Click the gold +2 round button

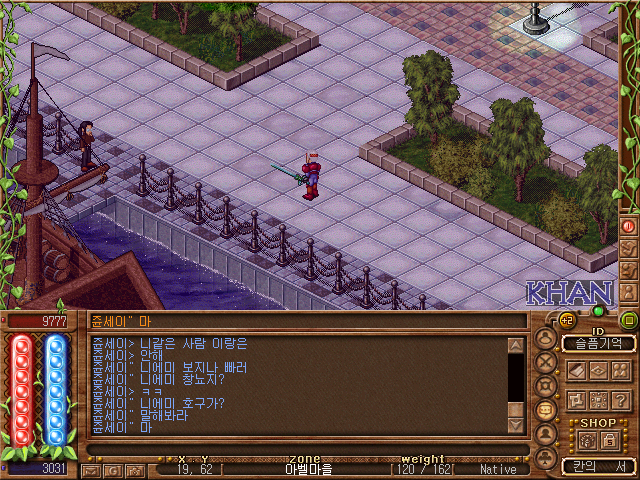567,319
